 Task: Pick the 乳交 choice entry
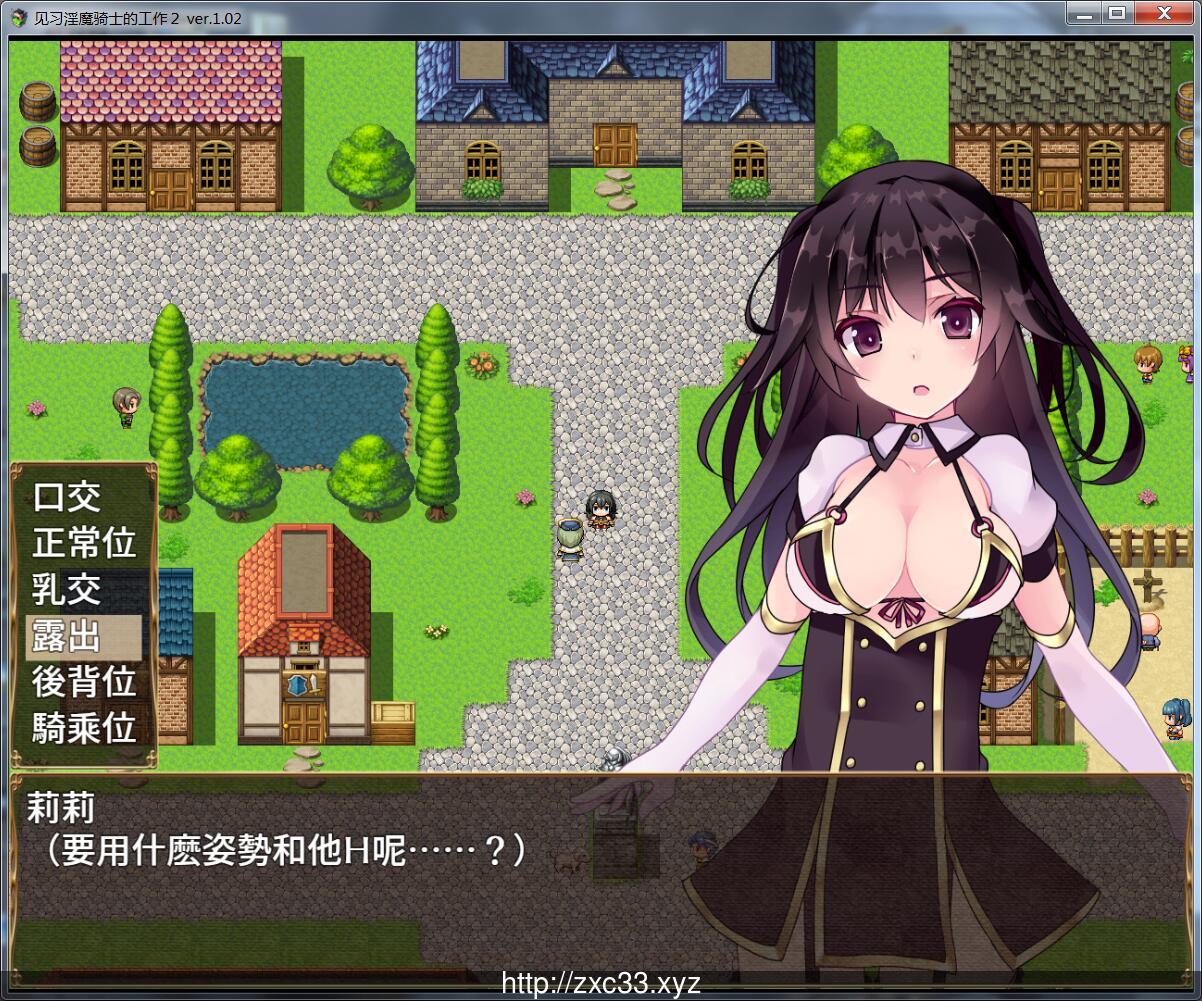point(67,589)
